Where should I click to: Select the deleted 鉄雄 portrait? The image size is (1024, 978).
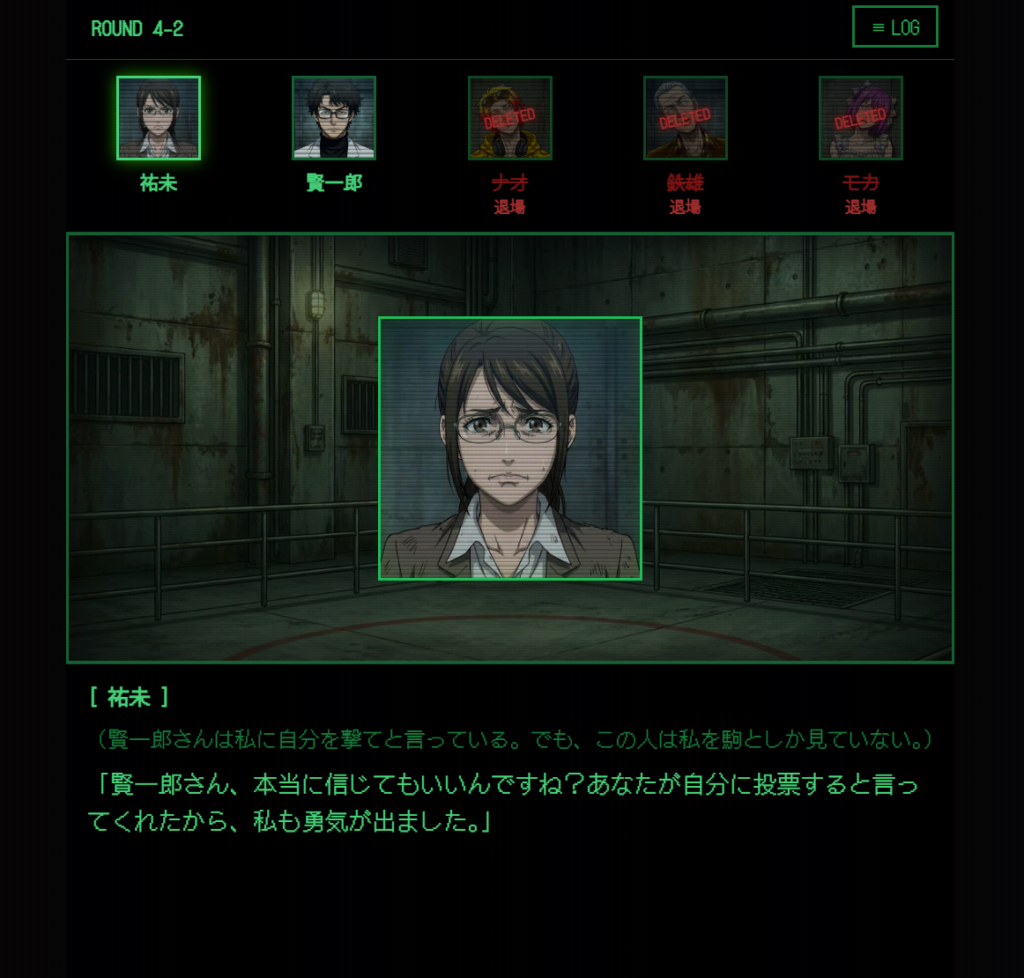[685, 118]
